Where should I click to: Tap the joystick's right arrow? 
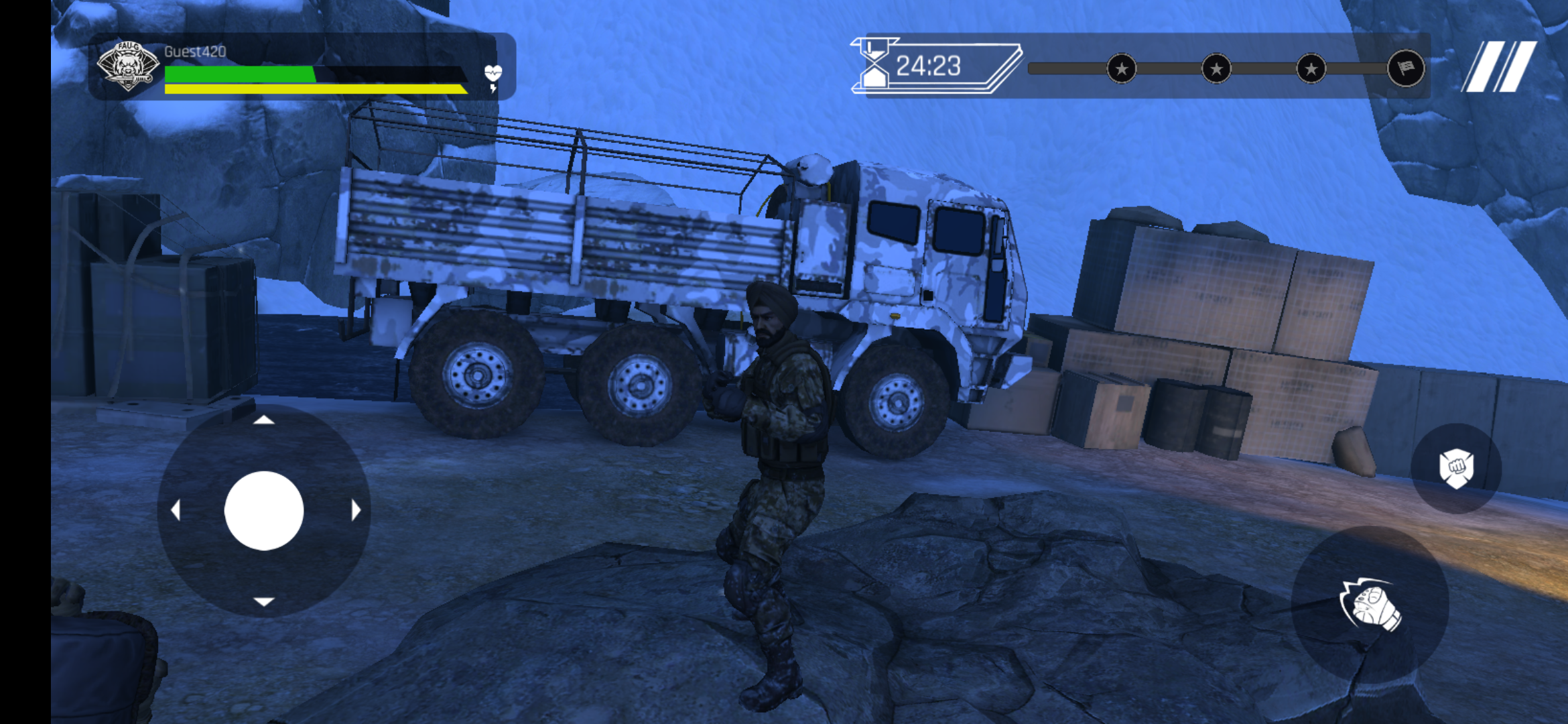tap(356, 511)
